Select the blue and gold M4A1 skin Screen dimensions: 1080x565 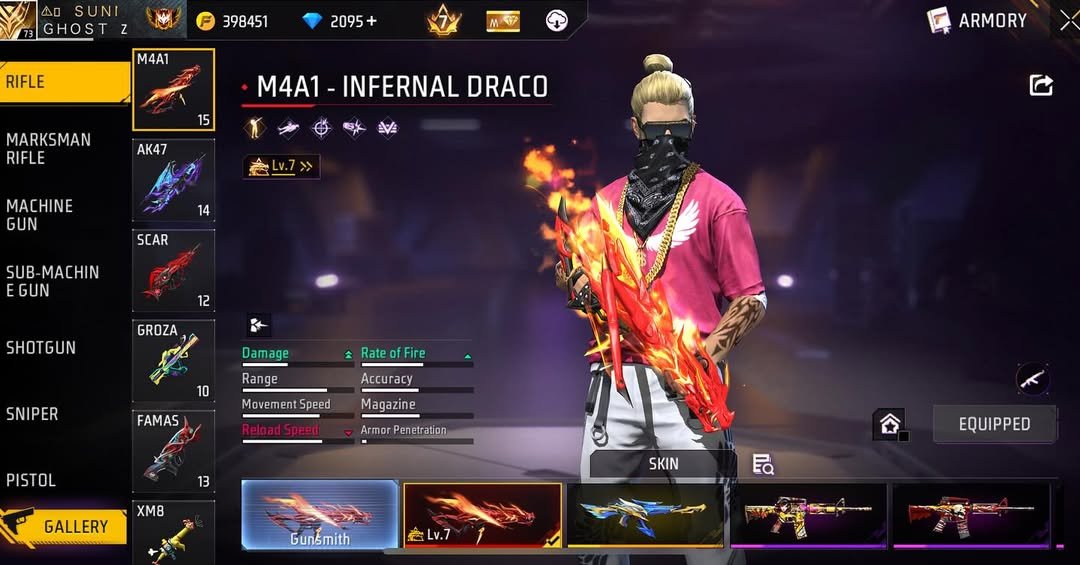coord(646,515)
